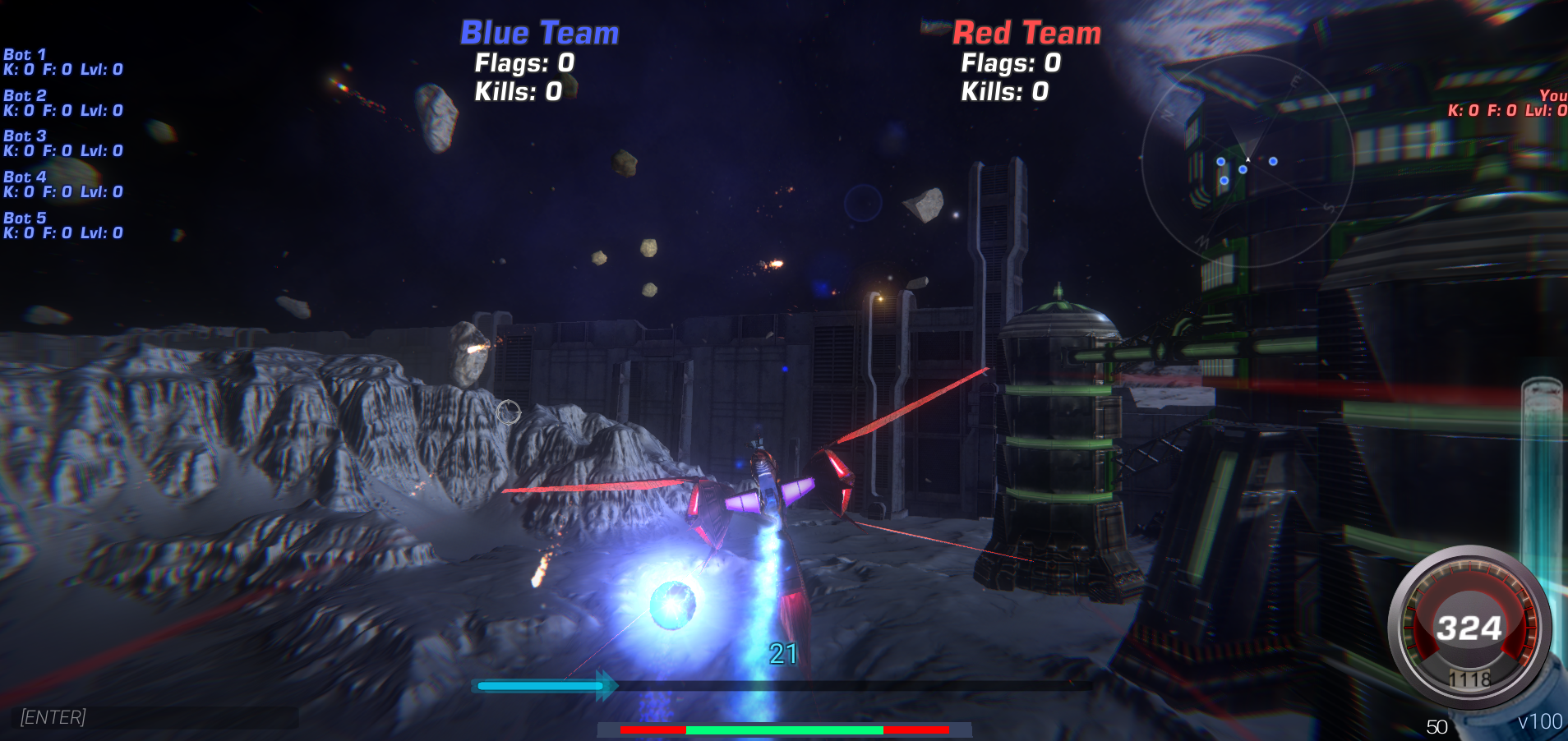1568x741 pixels.
Task: Expand the Red Team score header
Action: pyautogui.click(x=1026, y=34)
